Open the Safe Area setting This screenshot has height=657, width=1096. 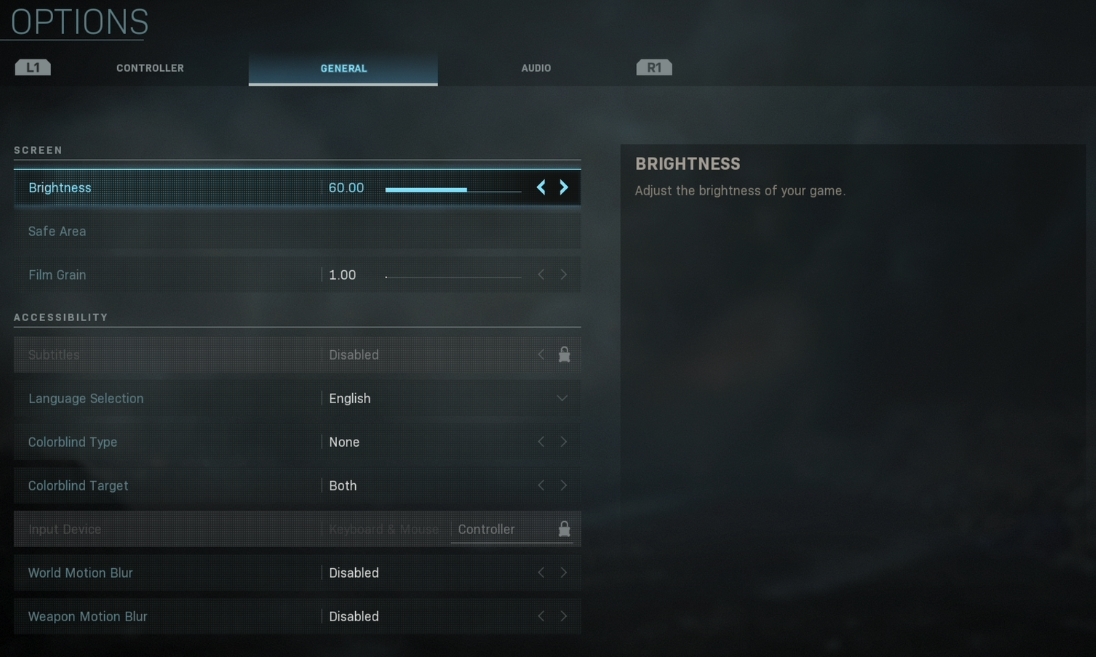(57, 231)
